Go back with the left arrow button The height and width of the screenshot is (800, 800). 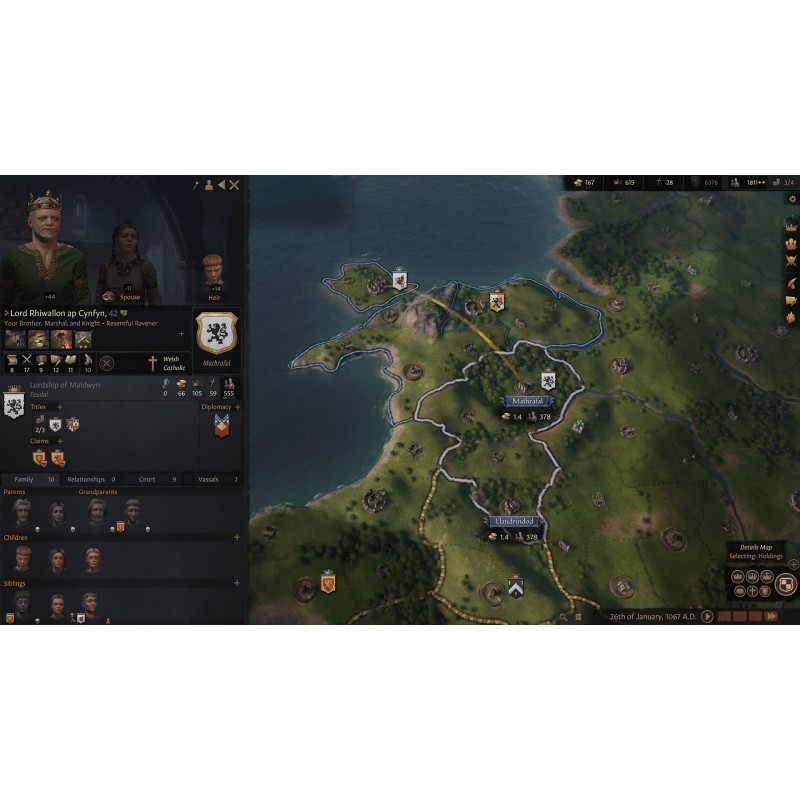pyautogui.click(x=221, y=185)
